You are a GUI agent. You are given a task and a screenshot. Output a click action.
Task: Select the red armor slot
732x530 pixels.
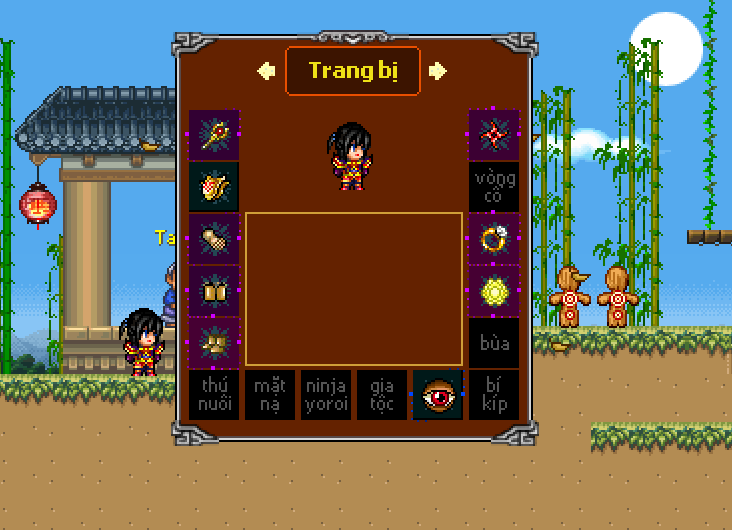coord(214,187)
